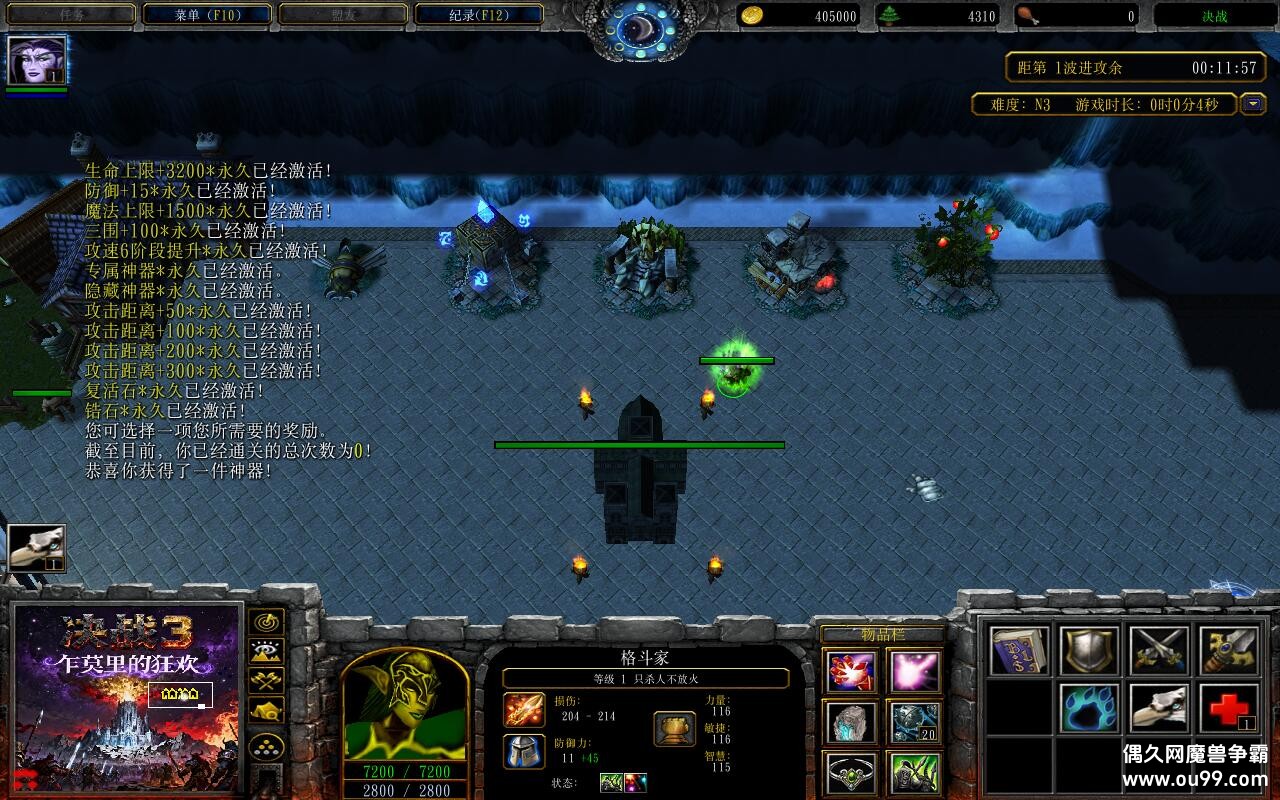
Task: Open the formation toggle button with dots
Action: coord(266,747)
